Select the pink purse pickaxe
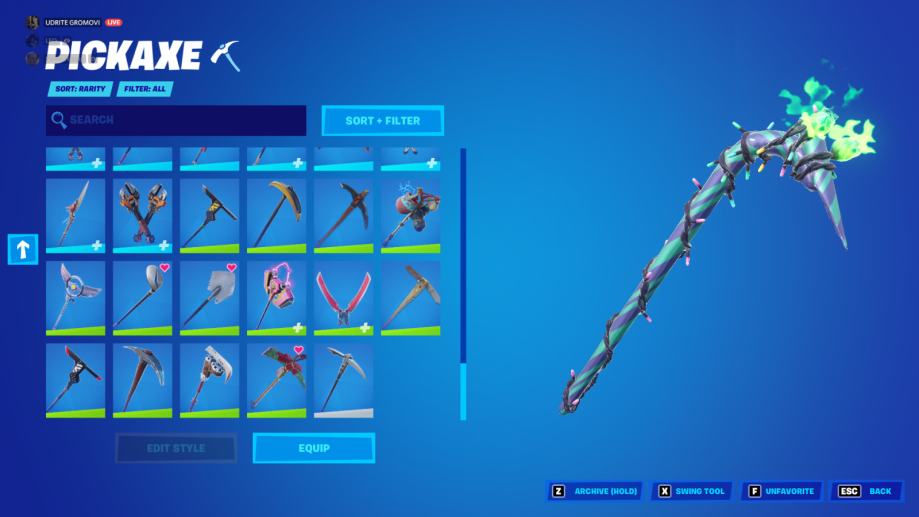This screenshot has width=919, height=517. [276, 298]
